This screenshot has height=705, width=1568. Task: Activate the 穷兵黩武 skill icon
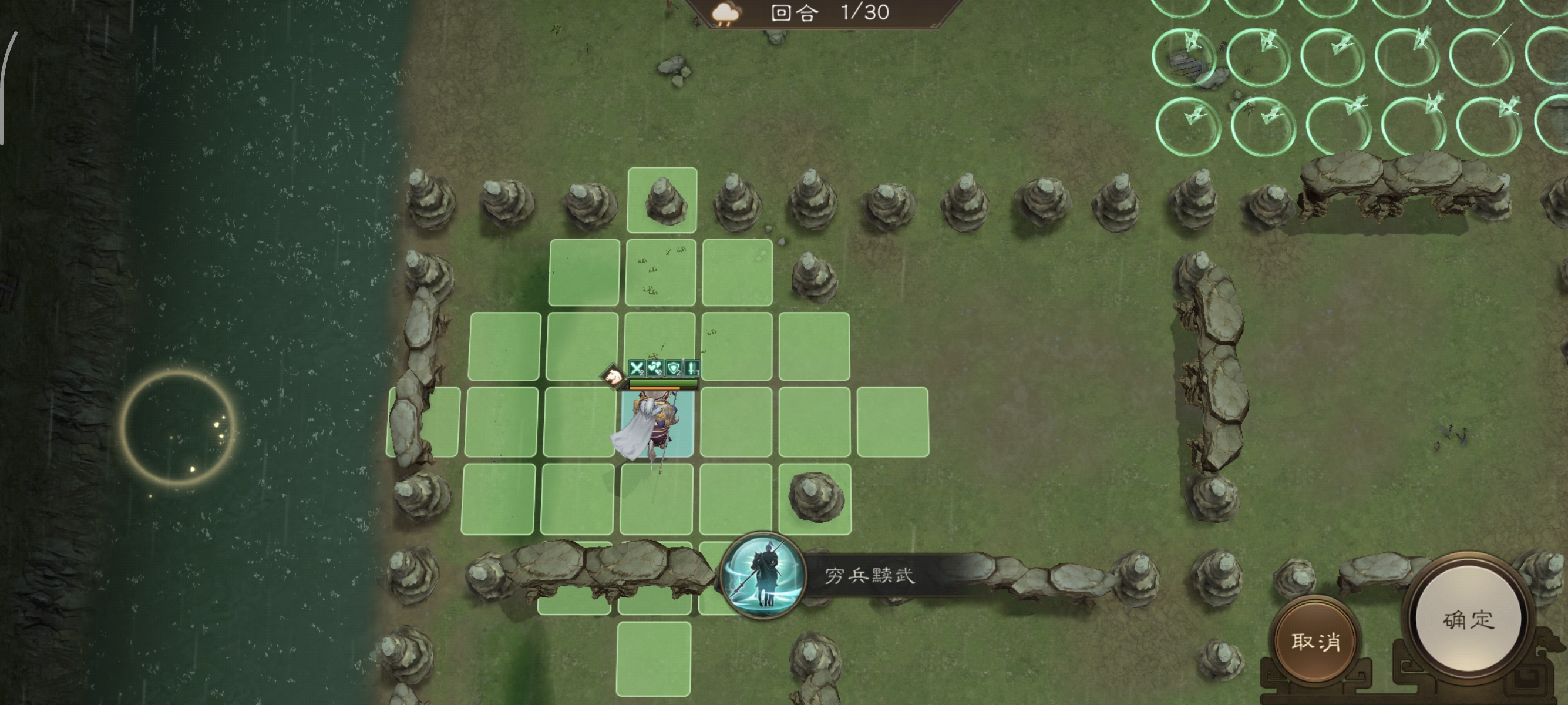tap(763, 575)
